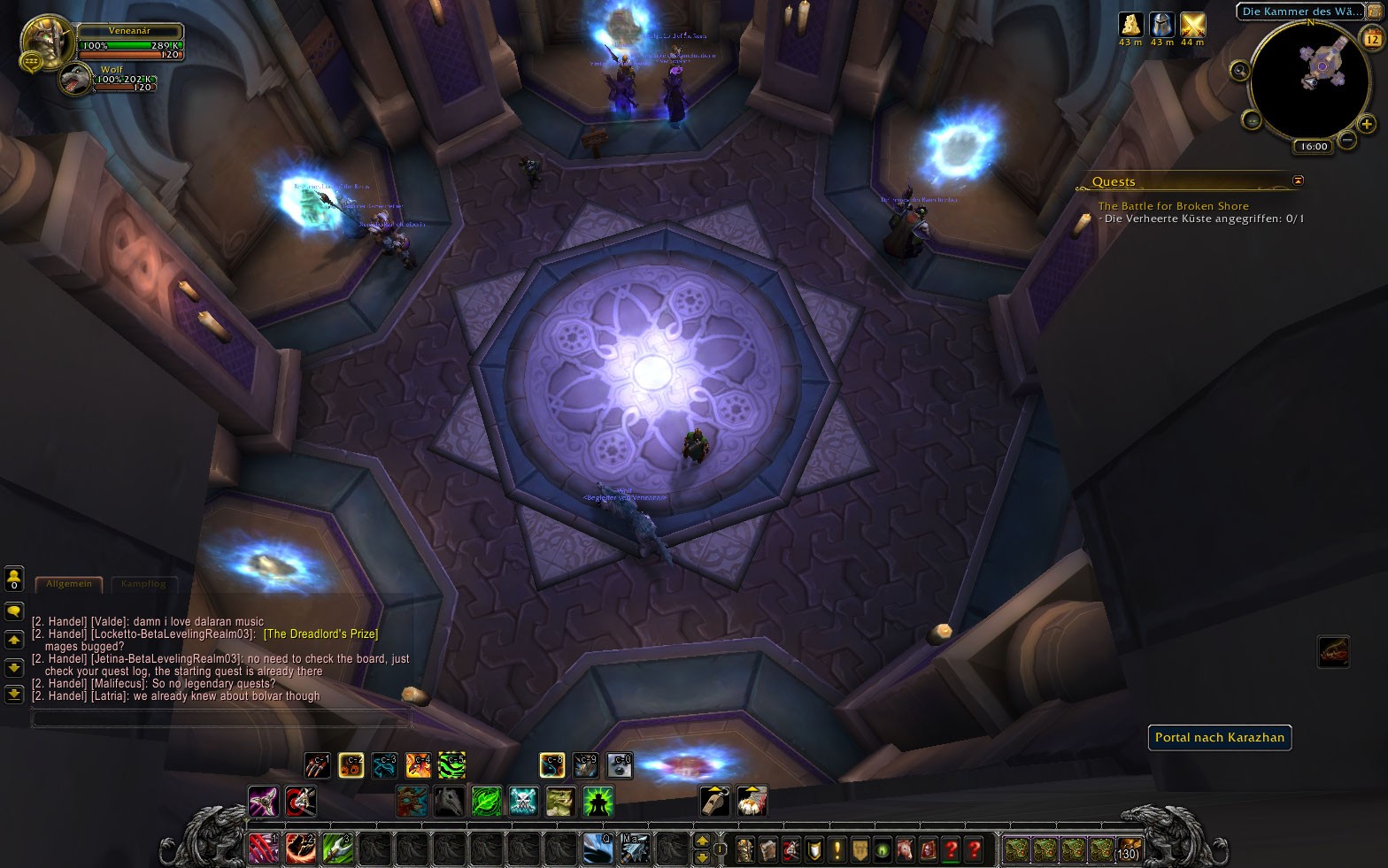Zoom out the minimap with the minus button

[1346, 139]
